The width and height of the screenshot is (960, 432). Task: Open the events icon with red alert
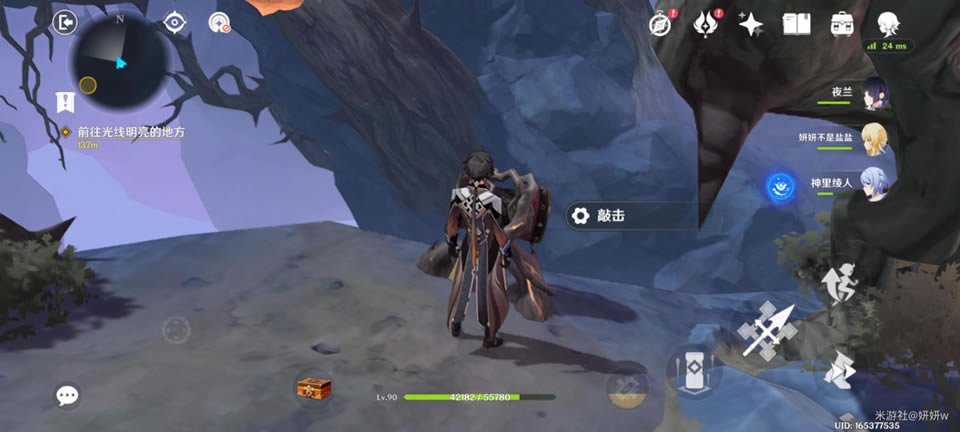point(706,24)
